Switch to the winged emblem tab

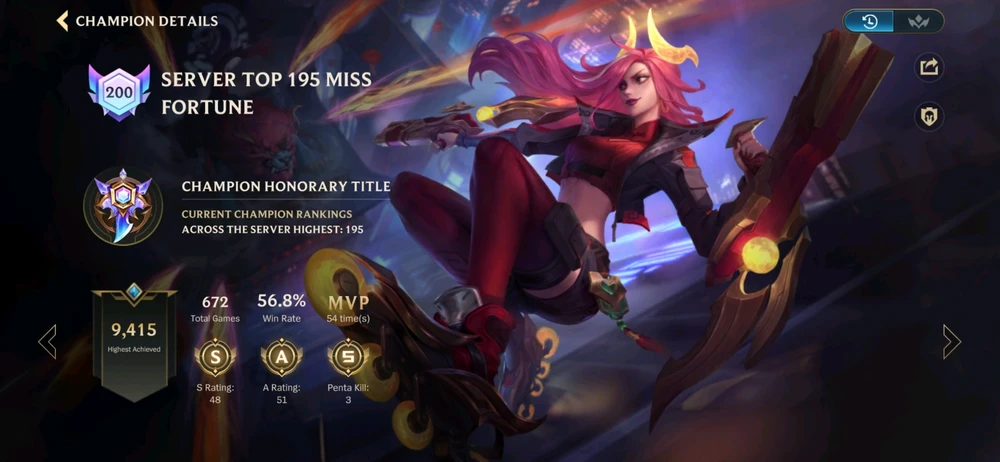[x=918, y=21]
